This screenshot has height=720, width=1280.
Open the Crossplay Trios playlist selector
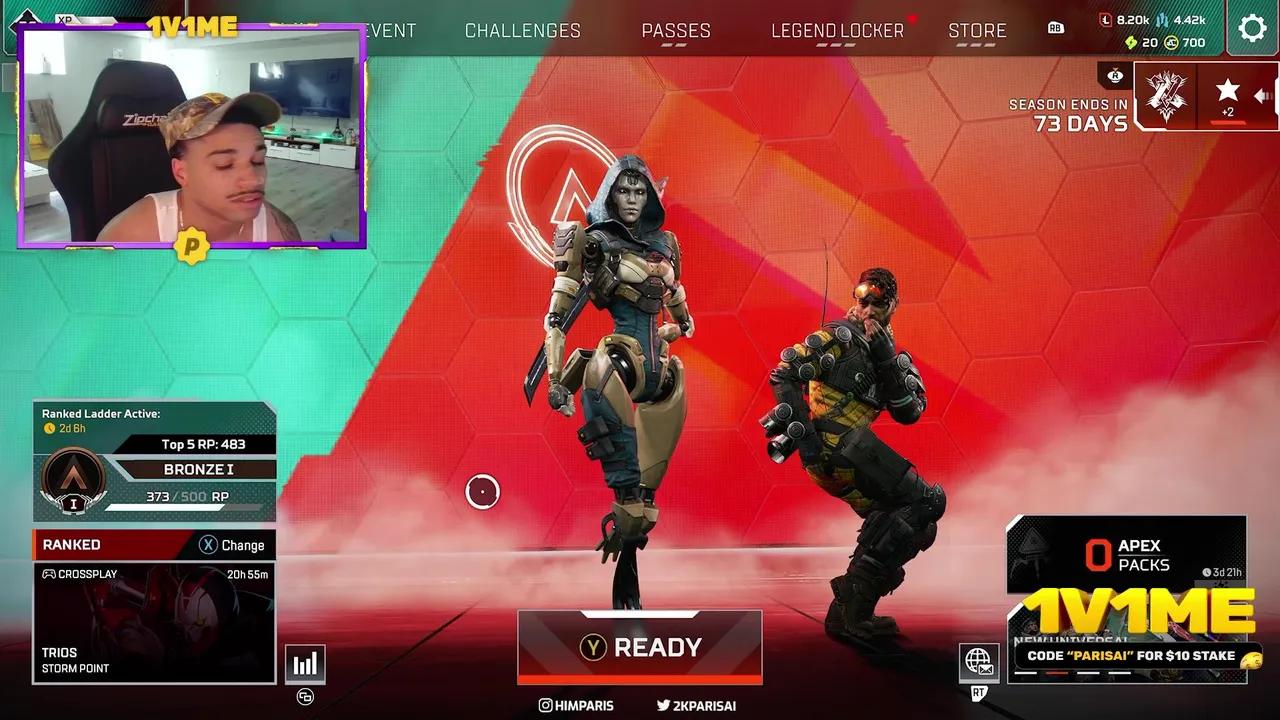(154, 620)
